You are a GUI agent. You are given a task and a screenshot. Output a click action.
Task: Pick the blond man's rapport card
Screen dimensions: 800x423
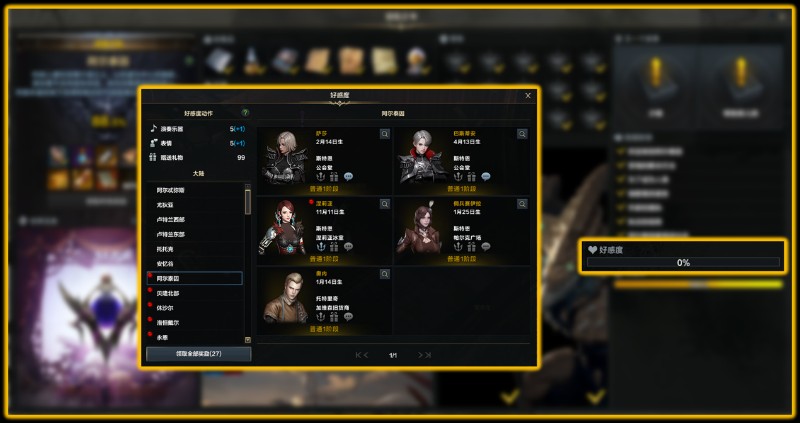pyautogui.click(x=324, y=299)
